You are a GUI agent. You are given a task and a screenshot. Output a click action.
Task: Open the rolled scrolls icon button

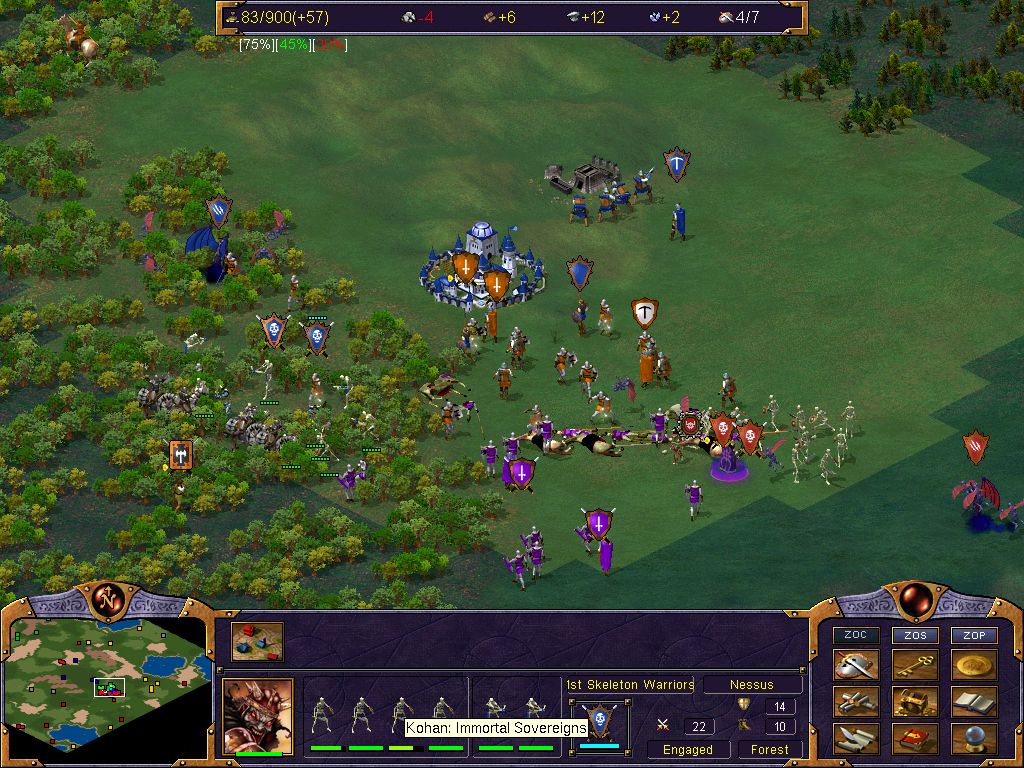(x=856, y=702)
